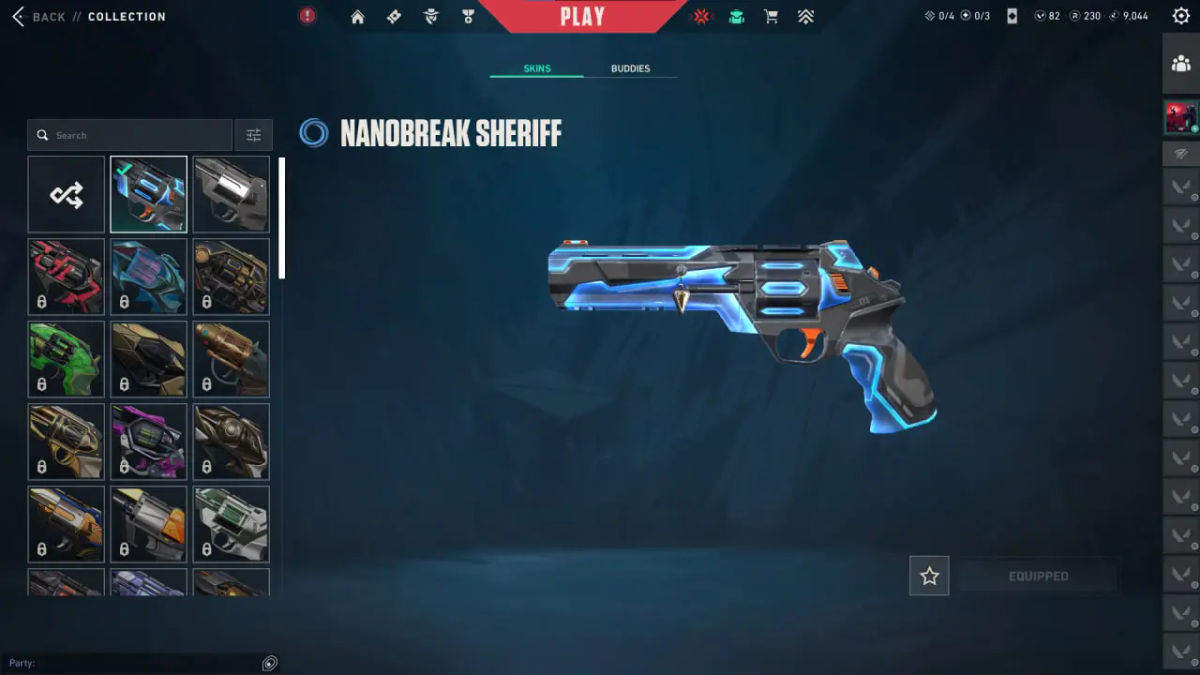Click the red alert notification icon
Image resolution: width=1200 pixels, height=675 pixels.
(x=308, y=16)
